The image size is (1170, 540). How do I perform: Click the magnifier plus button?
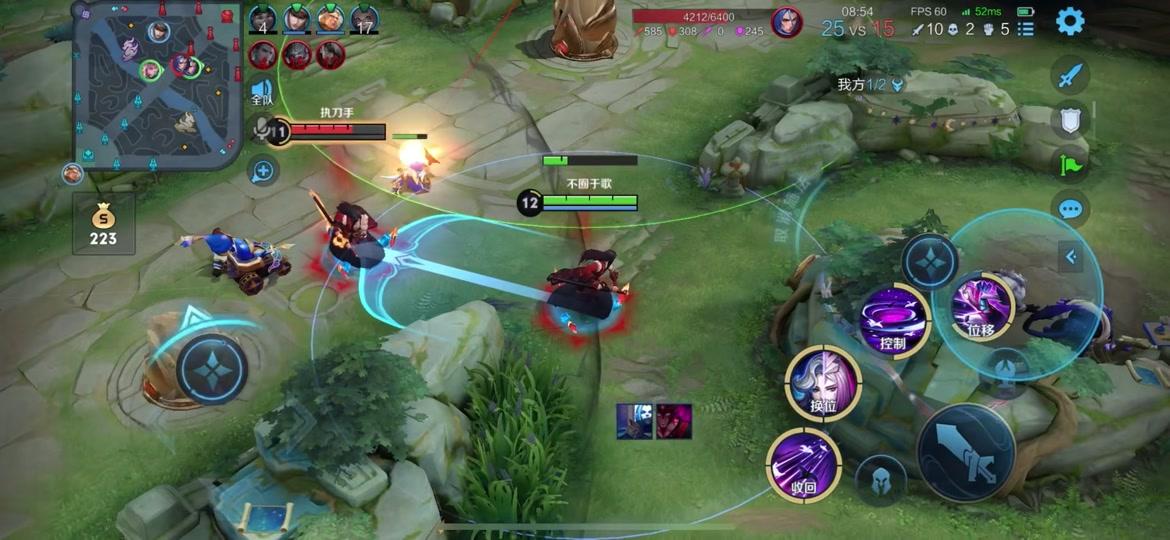tap(263, 171)
